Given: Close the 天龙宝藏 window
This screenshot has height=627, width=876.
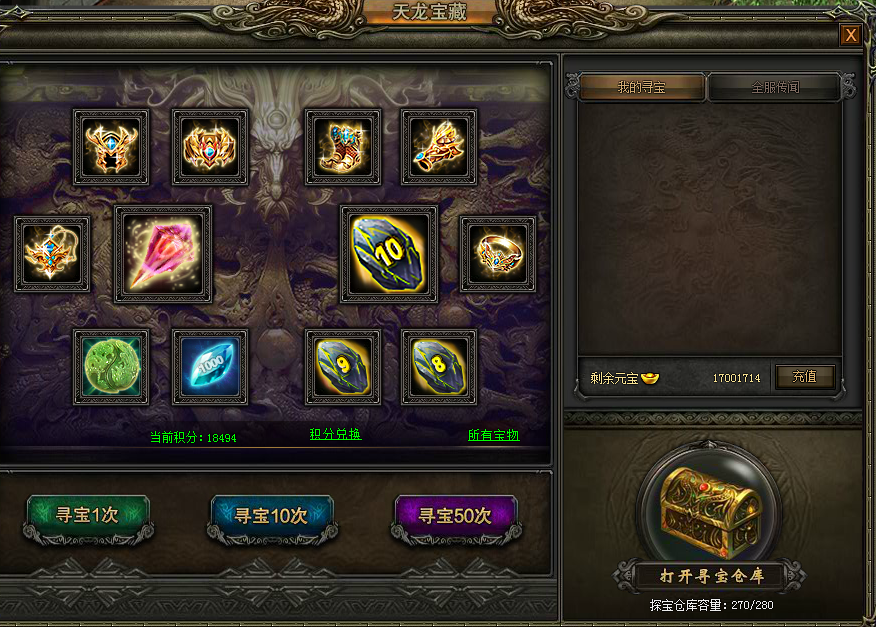Looking at the screenshot, I should click(x=850, y=36).
